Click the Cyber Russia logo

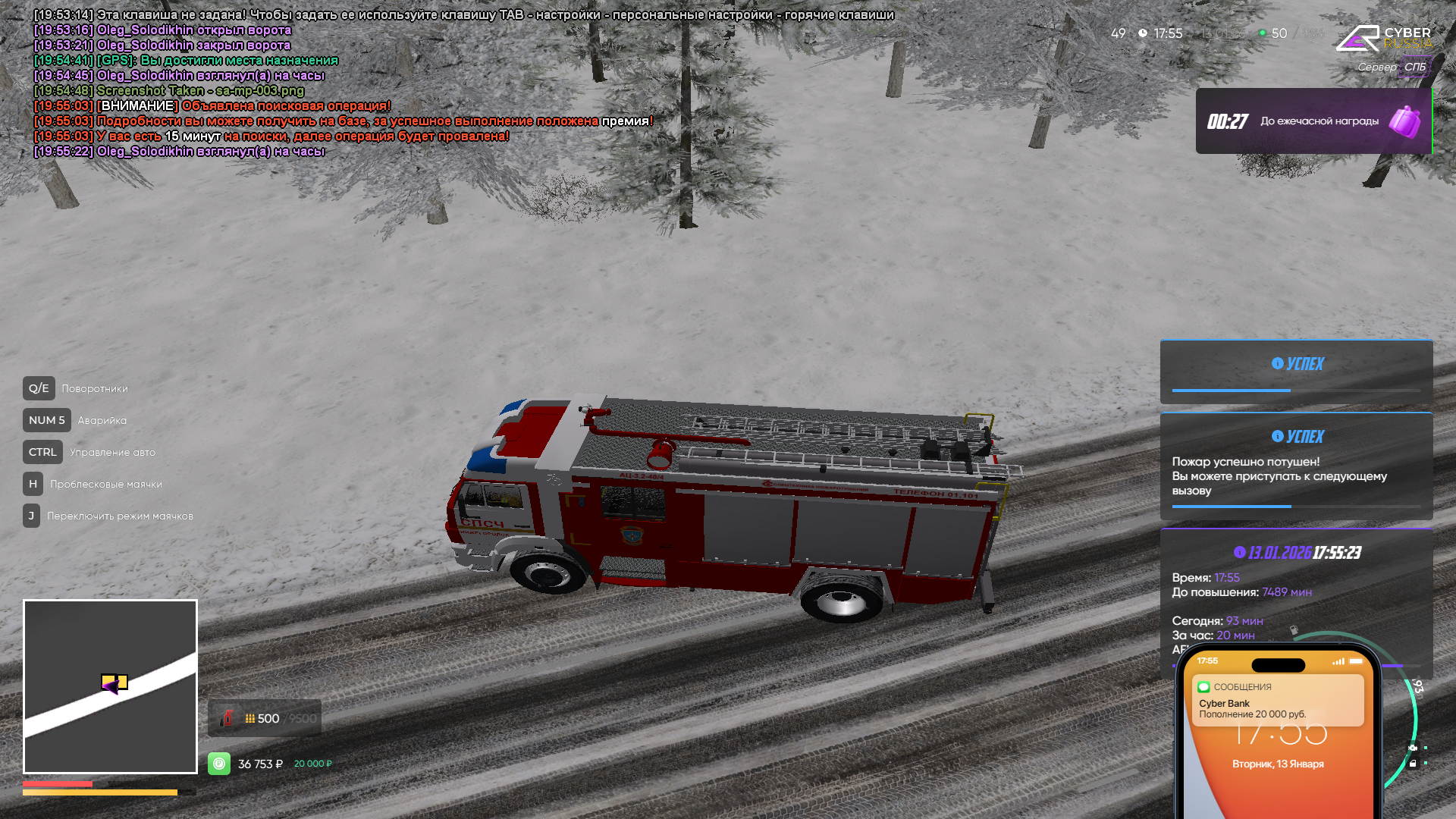(1382, 38)
